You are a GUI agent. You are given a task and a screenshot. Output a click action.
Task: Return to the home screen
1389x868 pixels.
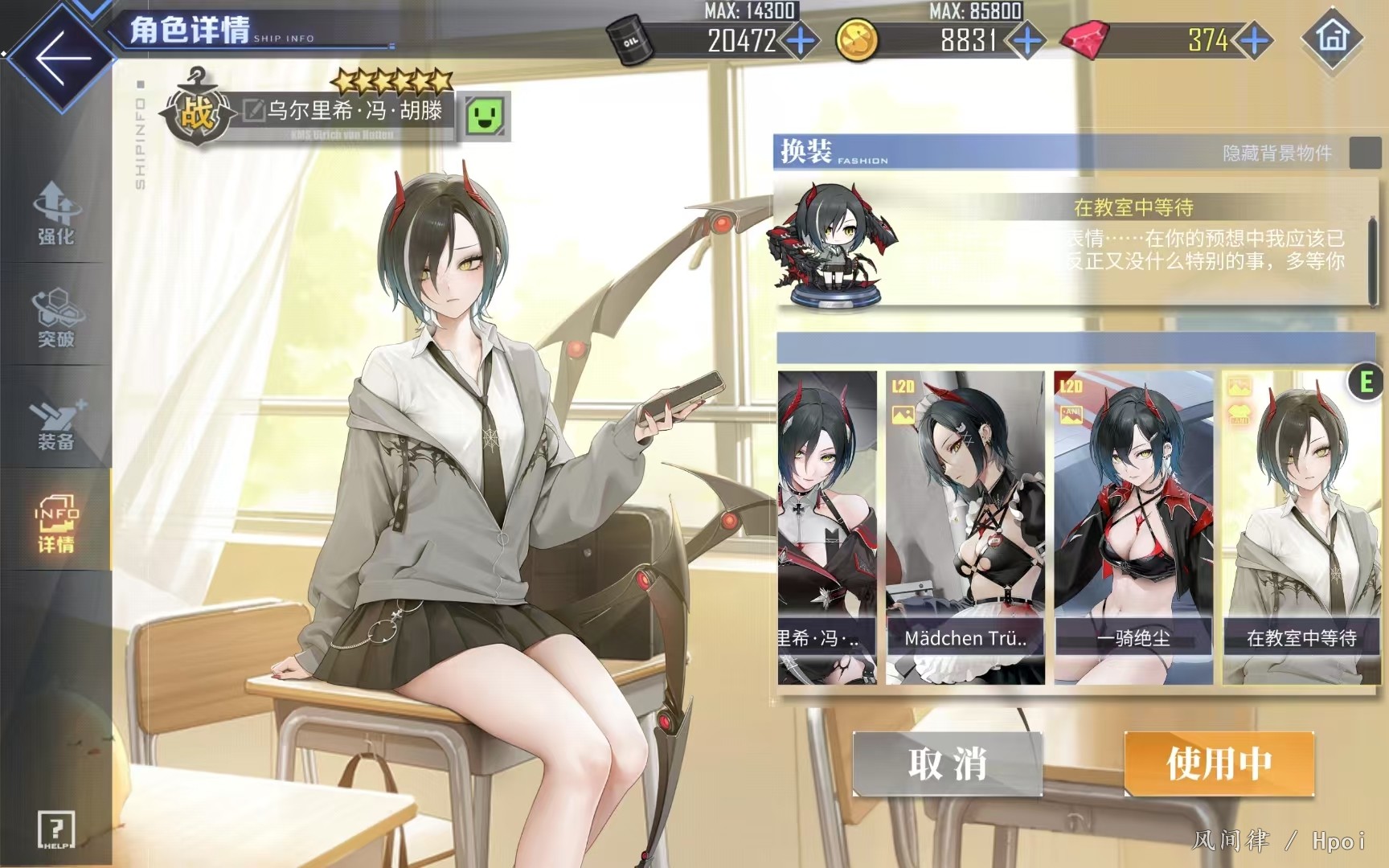click(x=1333, y=38)
